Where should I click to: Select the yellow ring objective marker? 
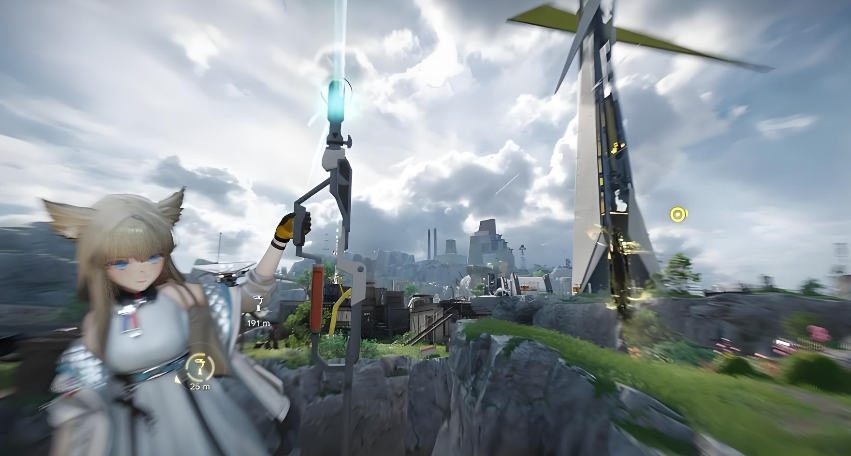coord(678,214)
